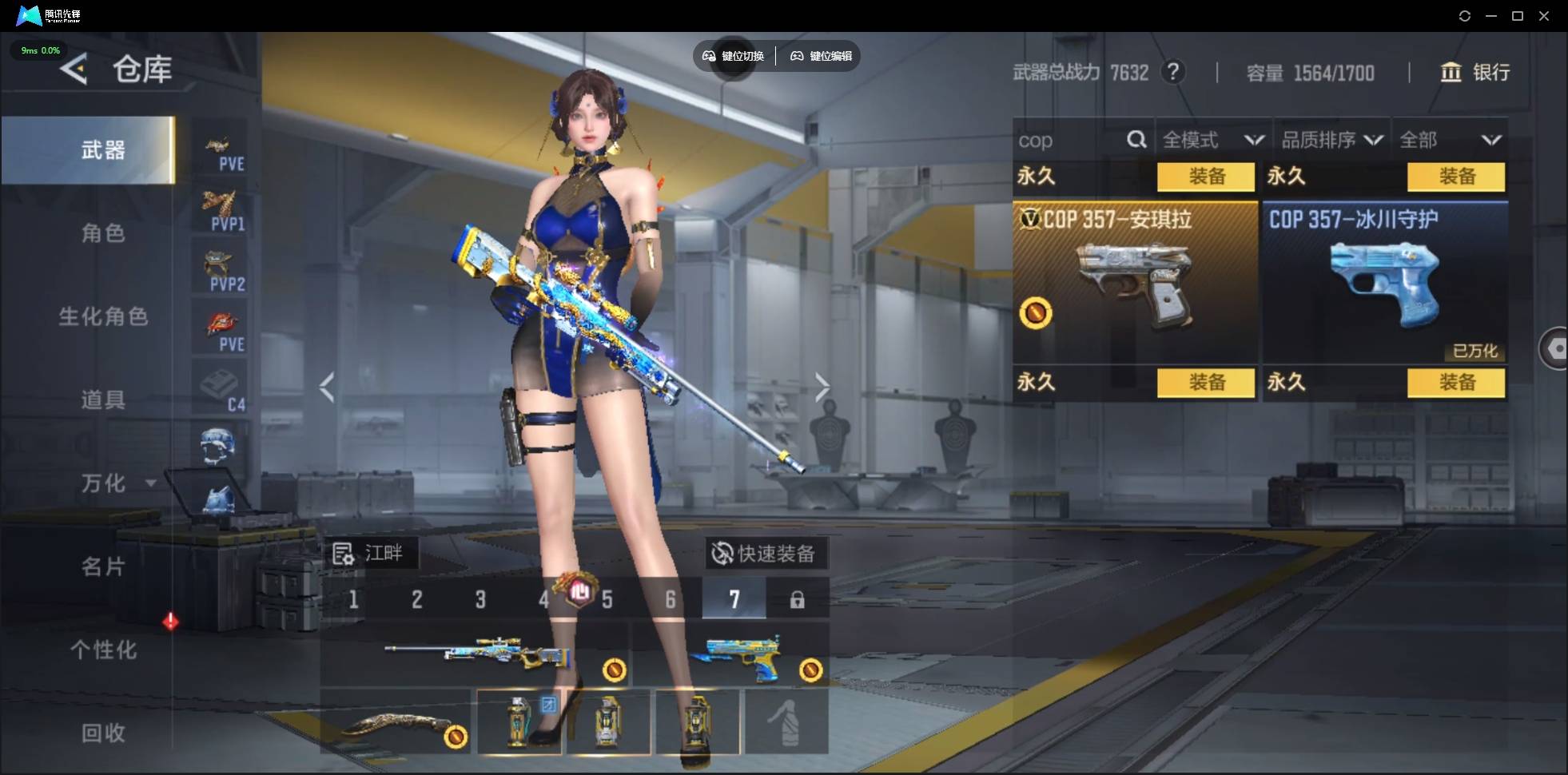This screenshot has height=775, width=1568.
Task: Go to the 个性化 tab
Action: pos(103,650)
